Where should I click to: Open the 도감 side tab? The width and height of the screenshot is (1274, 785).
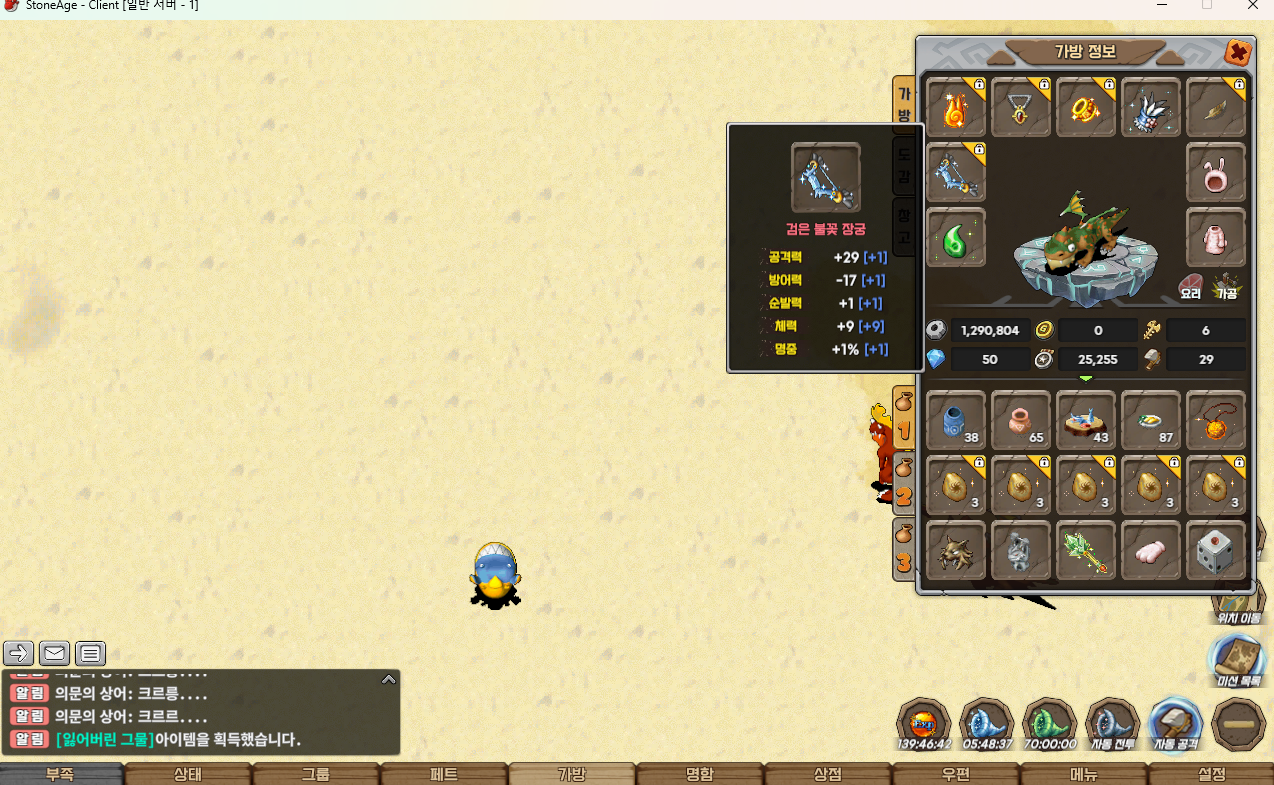904,166
